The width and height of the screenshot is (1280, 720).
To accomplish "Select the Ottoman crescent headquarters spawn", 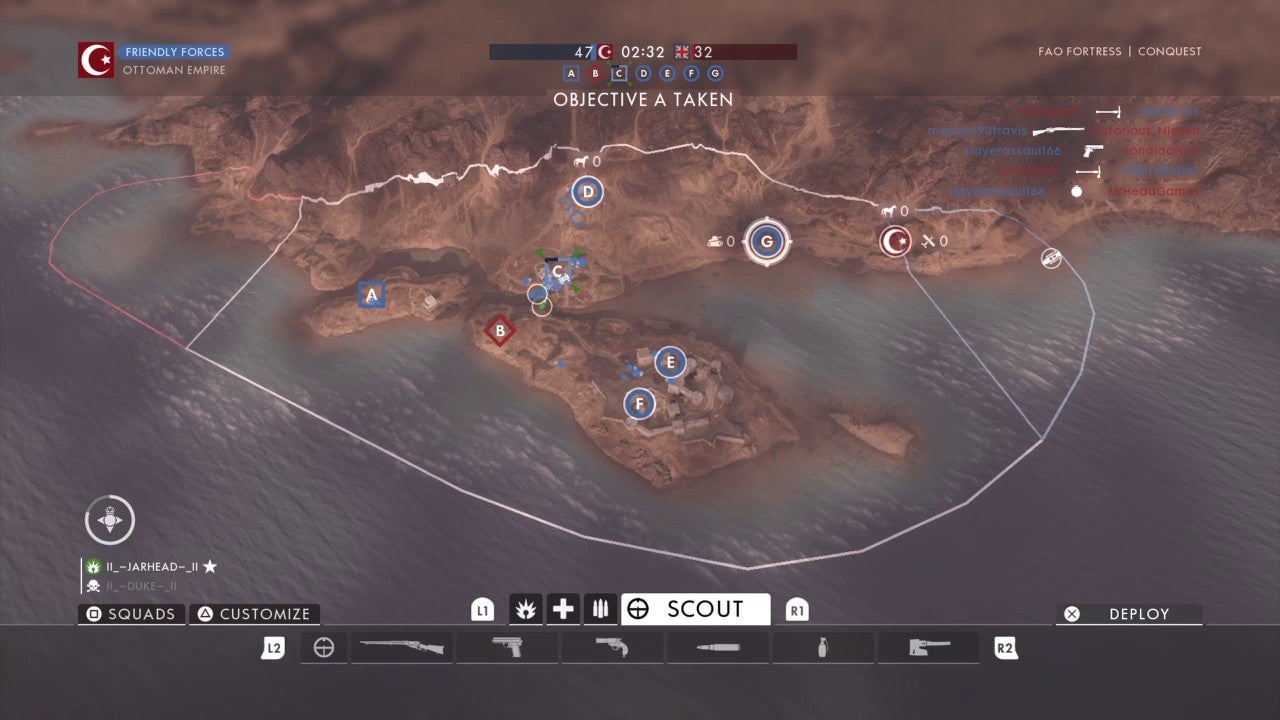I will (x=895, y=241).
